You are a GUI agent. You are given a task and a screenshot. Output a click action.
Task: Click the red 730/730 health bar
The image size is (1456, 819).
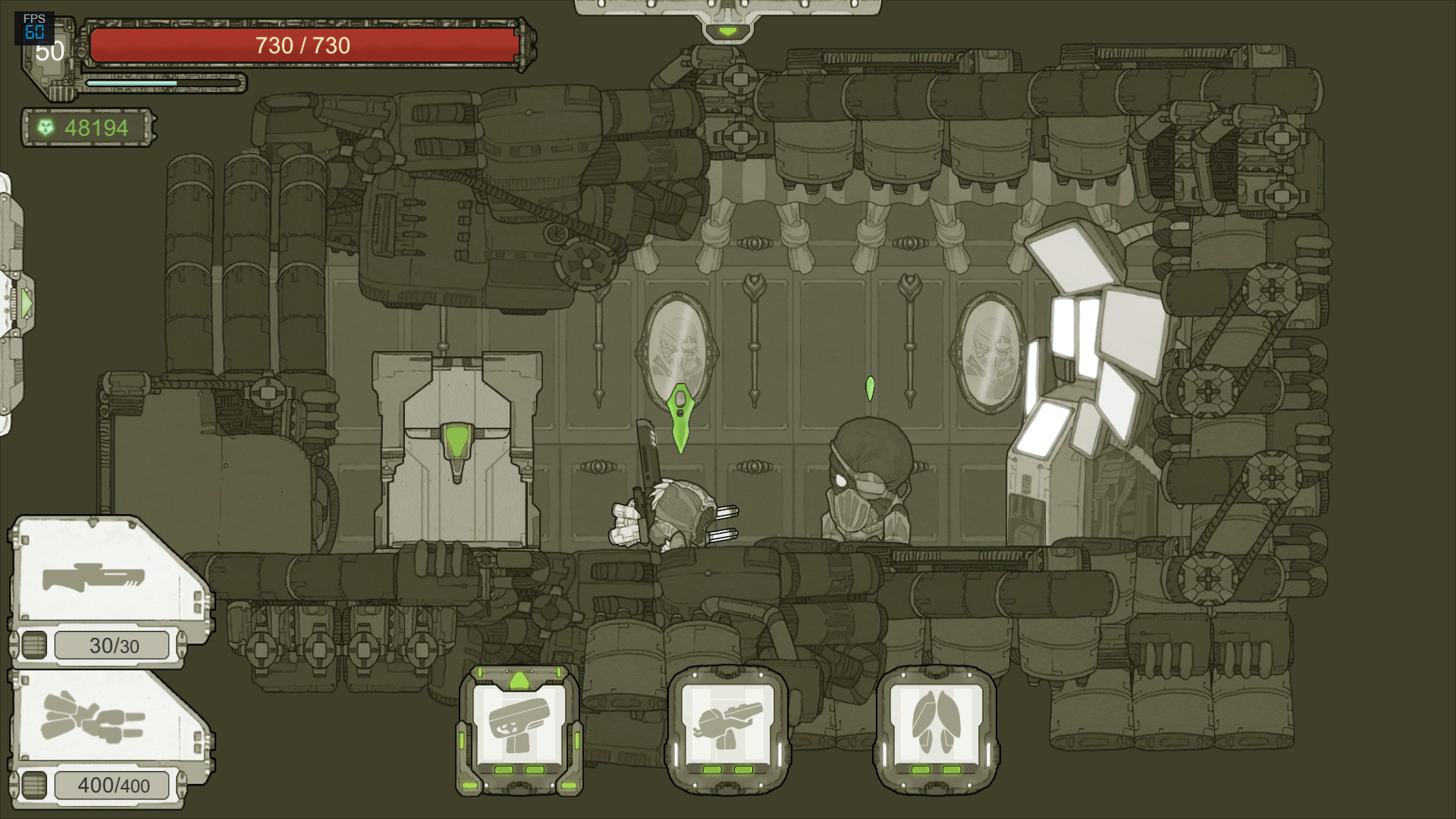(x=302, y=45)
